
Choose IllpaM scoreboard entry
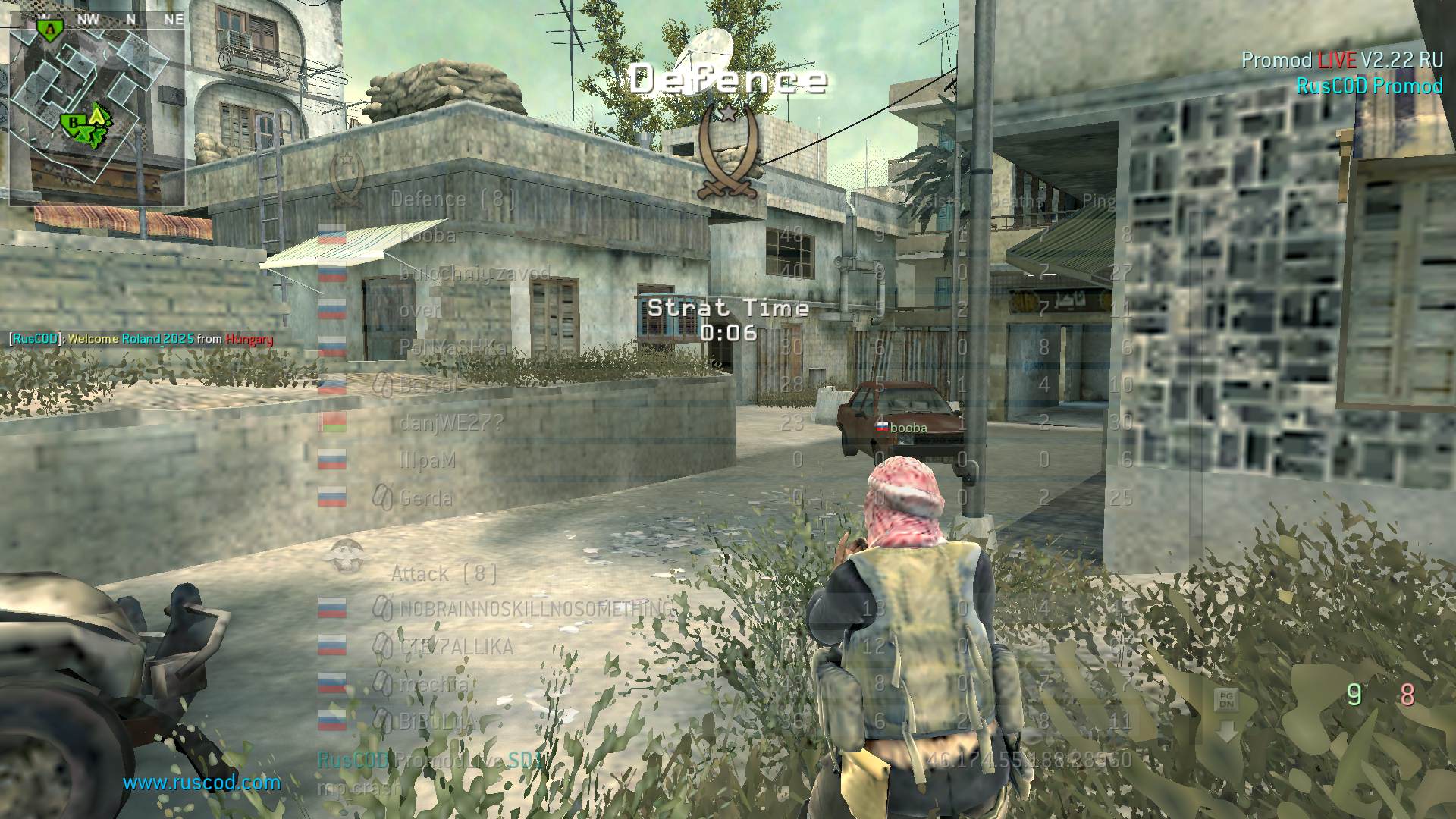pyautogui.click(x=428, y=460)
